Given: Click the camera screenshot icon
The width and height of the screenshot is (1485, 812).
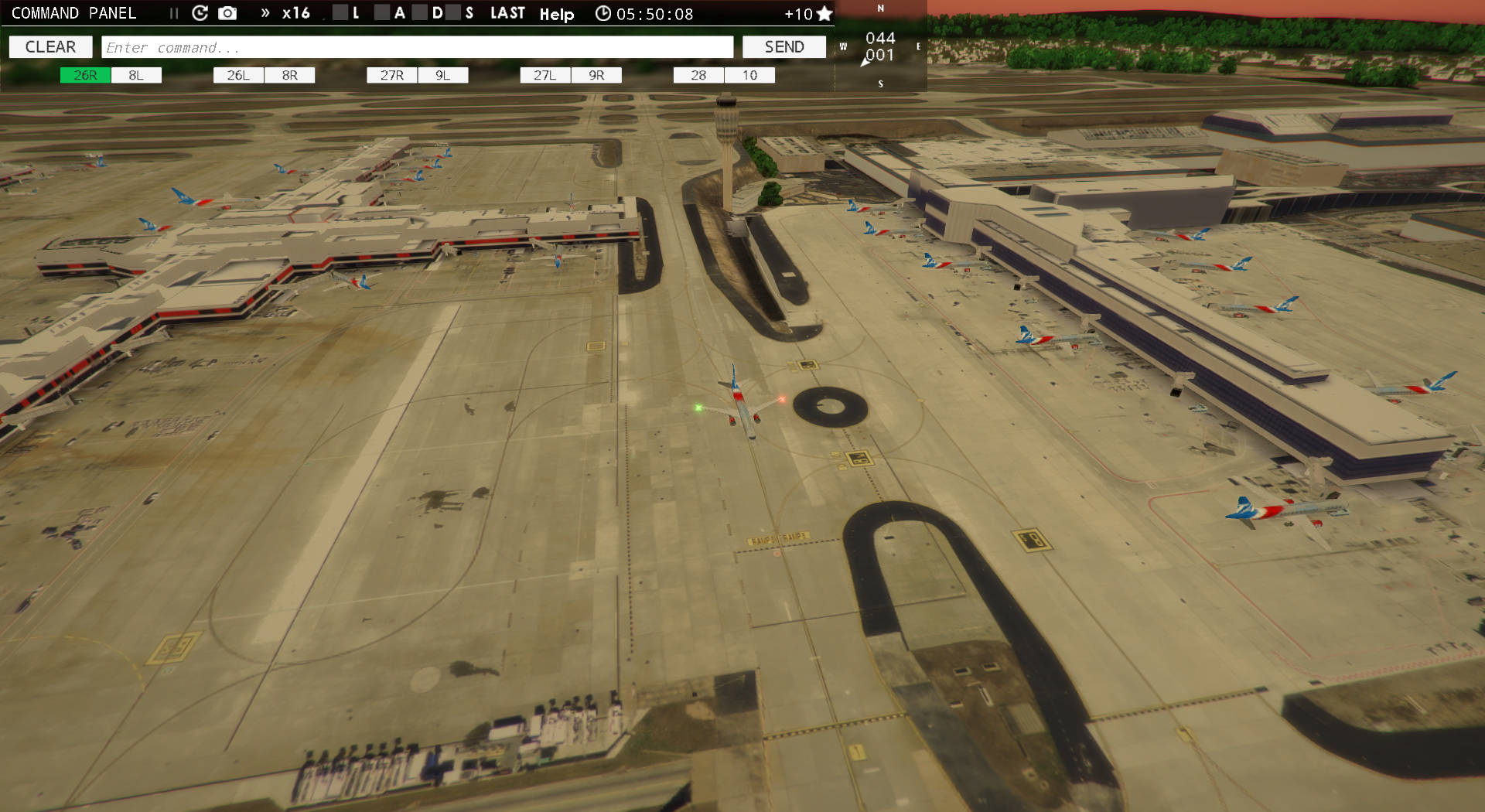Looking at the screenshot, I should pos(226,13).
